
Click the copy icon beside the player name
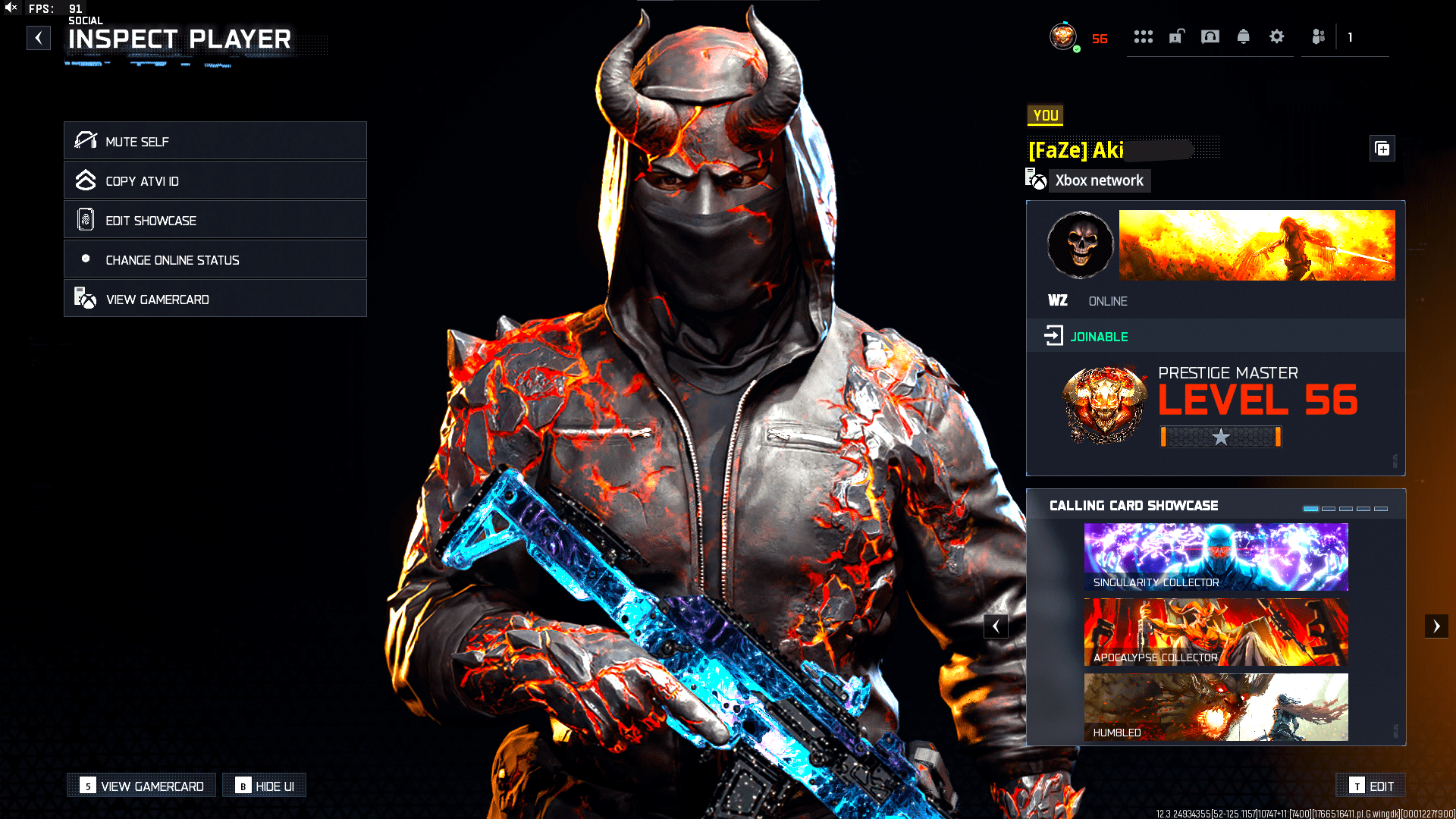(x=1382, y=149)
